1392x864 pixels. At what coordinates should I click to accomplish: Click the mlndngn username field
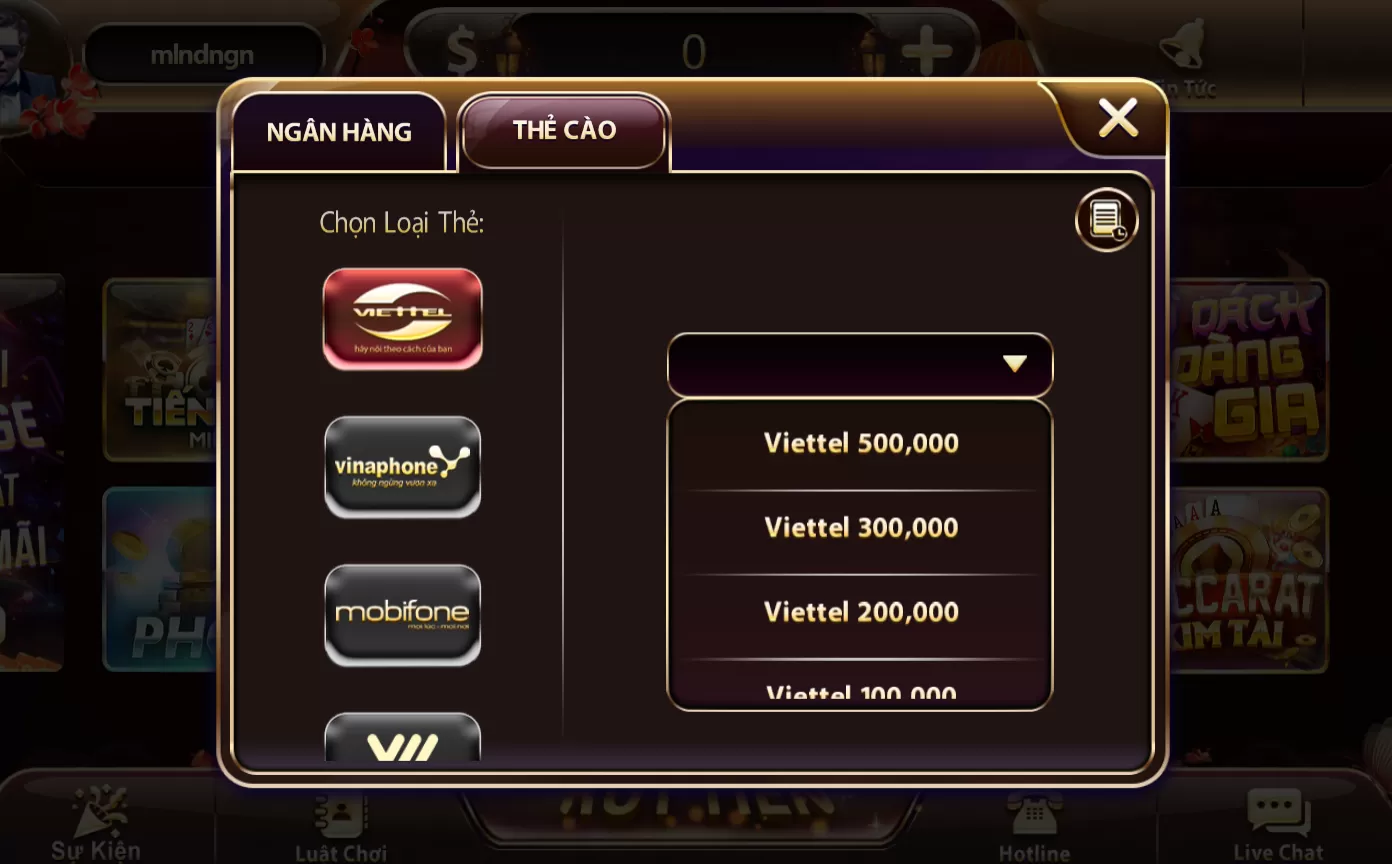pyautogui.click(x=205, y=53)
